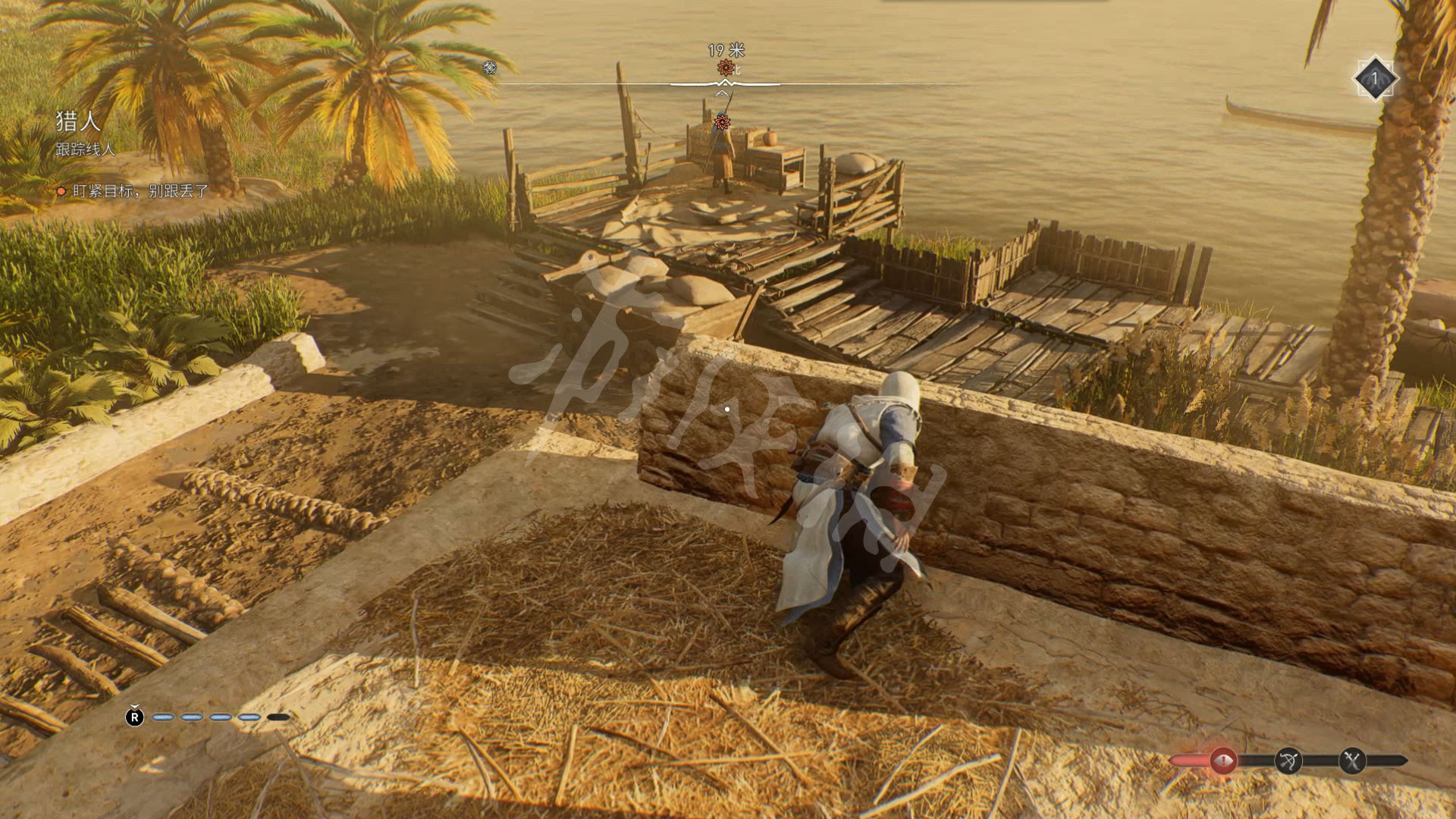Viewport: 1456px width, 819px height.
Task: Click the grey round marker on compass
Action: [490, 67]
